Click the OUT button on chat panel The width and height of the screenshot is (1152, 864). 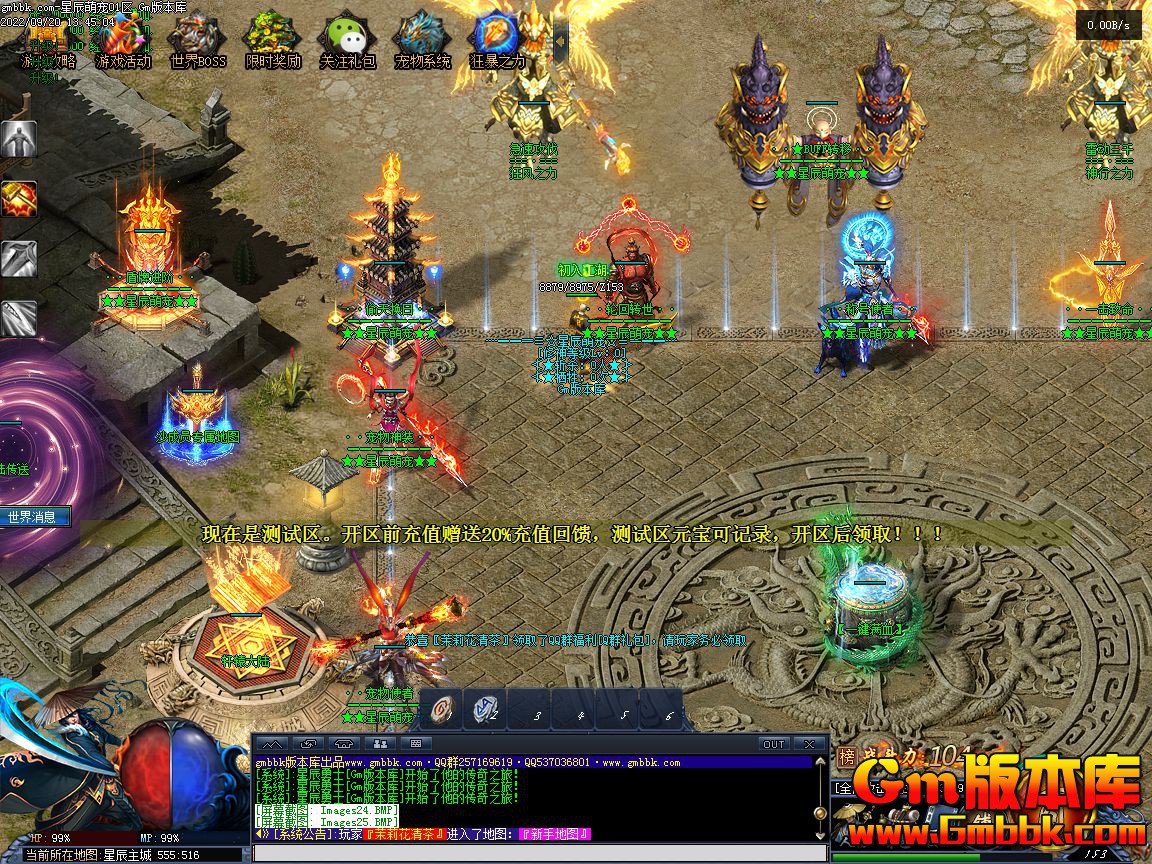[x=774, y=744]
